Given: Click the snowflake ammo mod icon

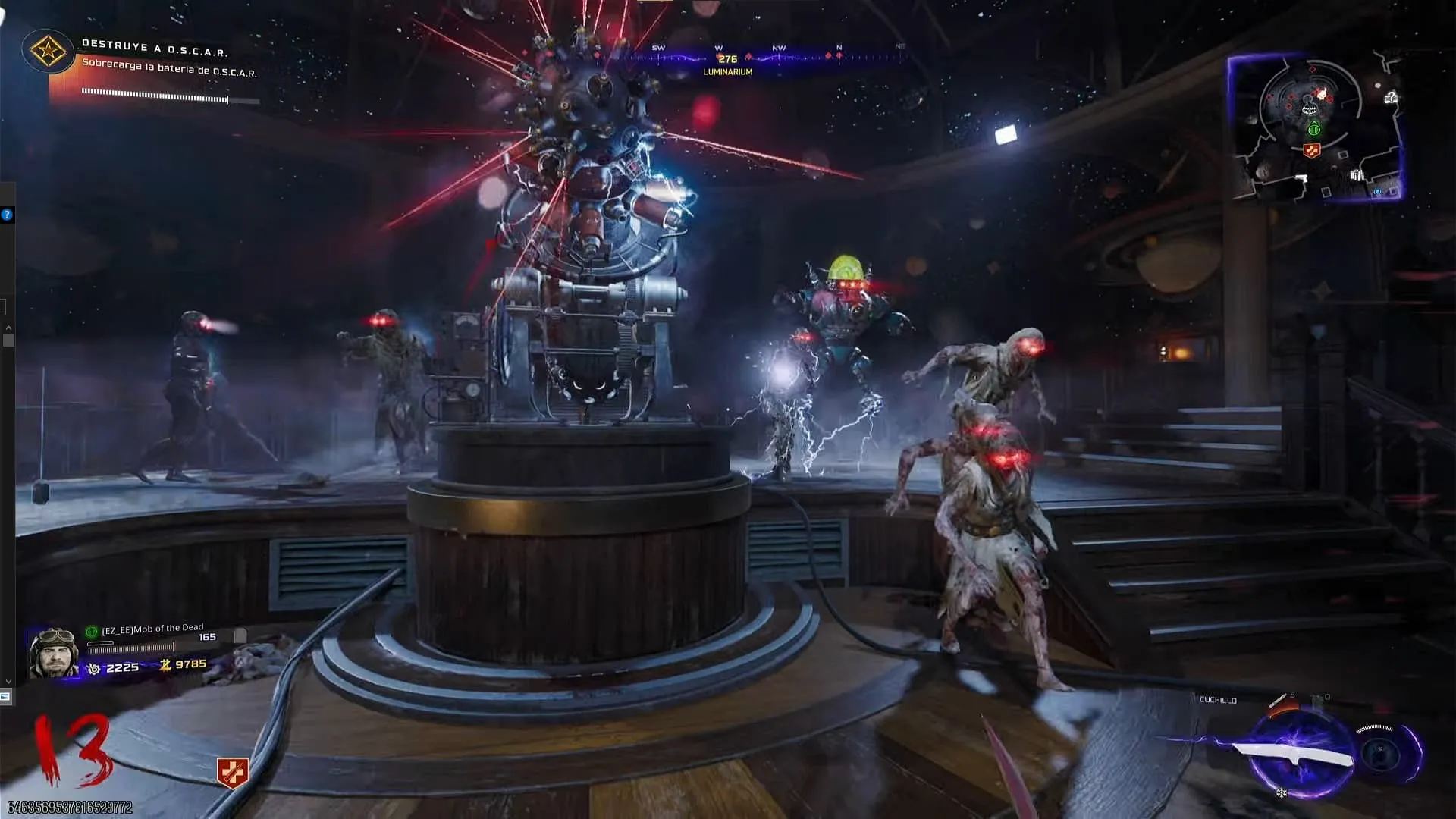Looking at the screenshot, I should [x=1281, y=793].
